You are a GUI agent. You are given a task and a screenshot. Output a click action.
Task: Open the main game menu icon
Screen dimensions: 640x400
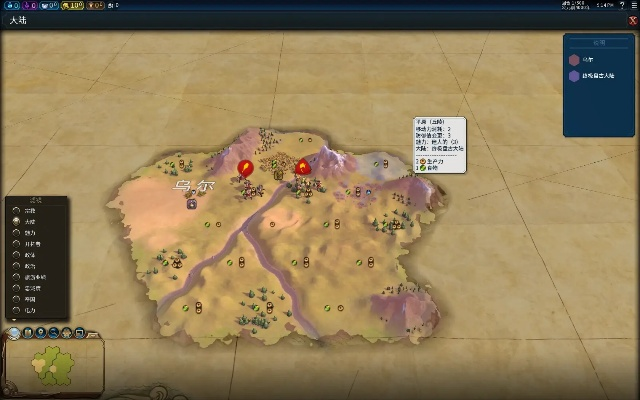[x=634, y=6]
